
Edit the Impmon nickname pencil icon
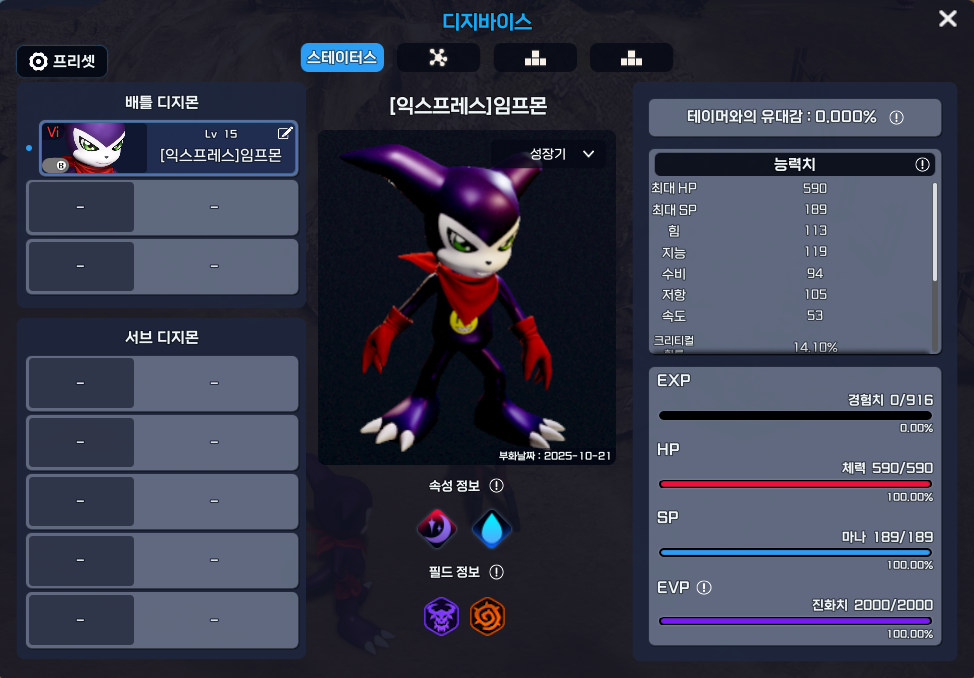285,133
